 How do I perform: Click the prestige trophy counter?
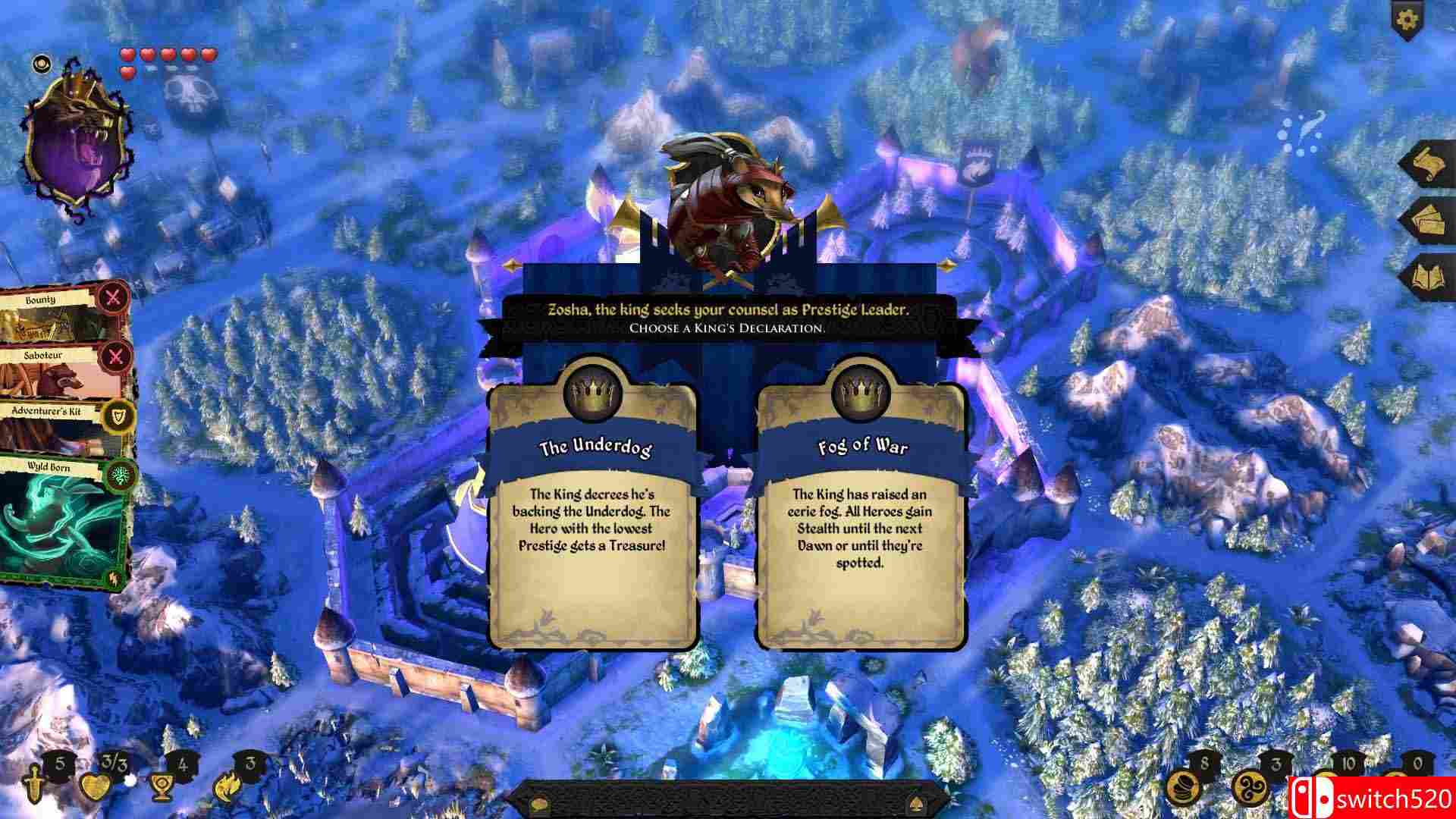point(162,787)
